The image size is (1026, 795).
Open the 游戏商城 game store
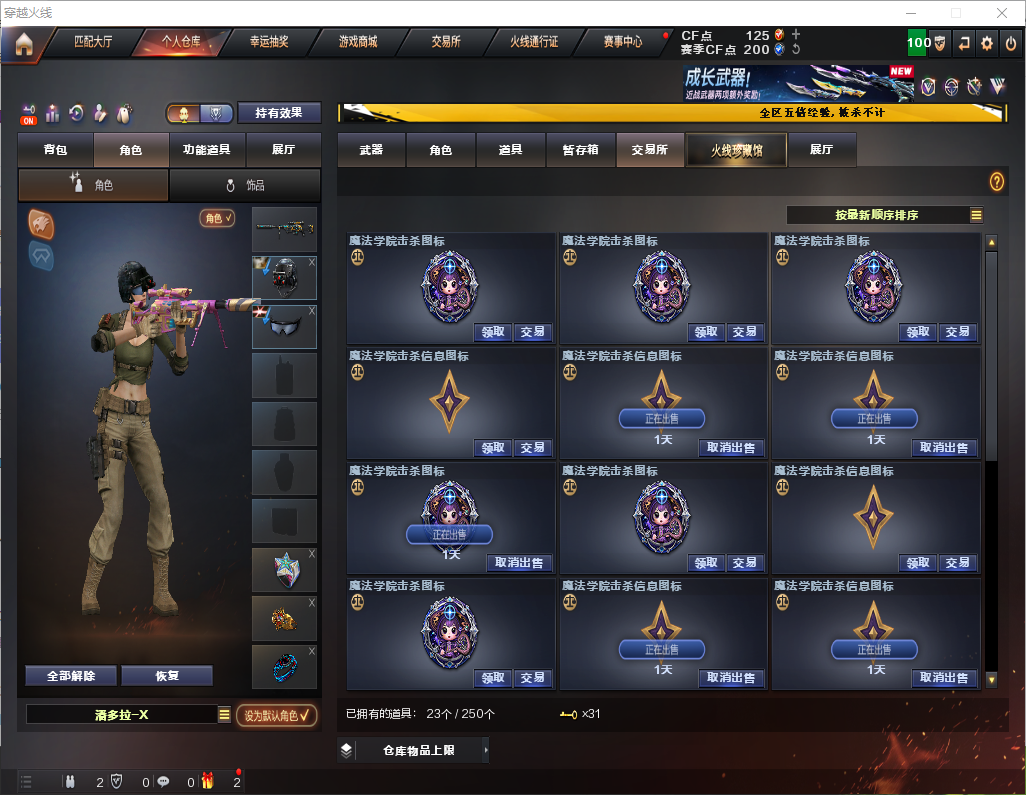tap(358, 43)
